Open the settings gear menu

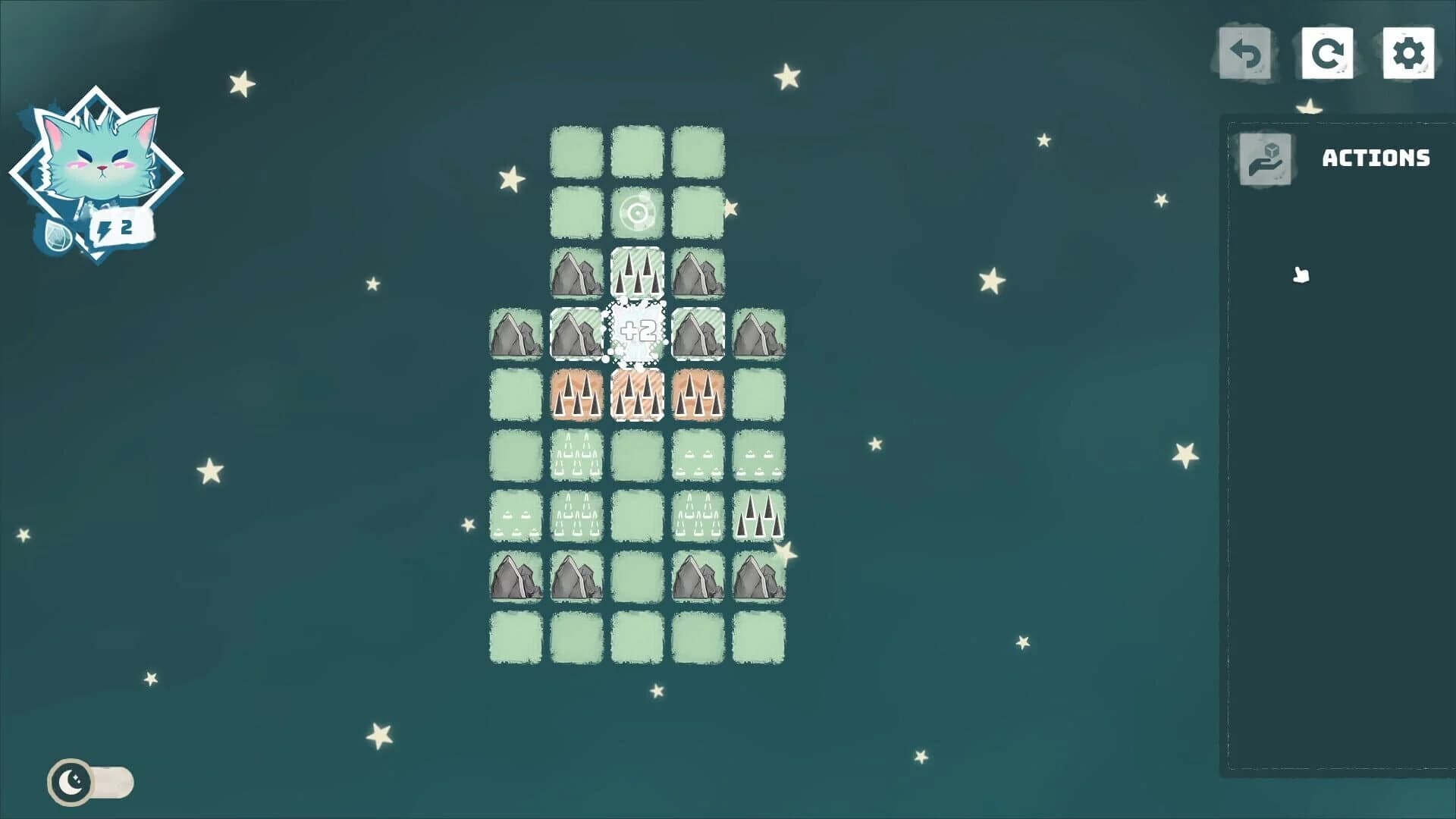tap(1407, 53)
